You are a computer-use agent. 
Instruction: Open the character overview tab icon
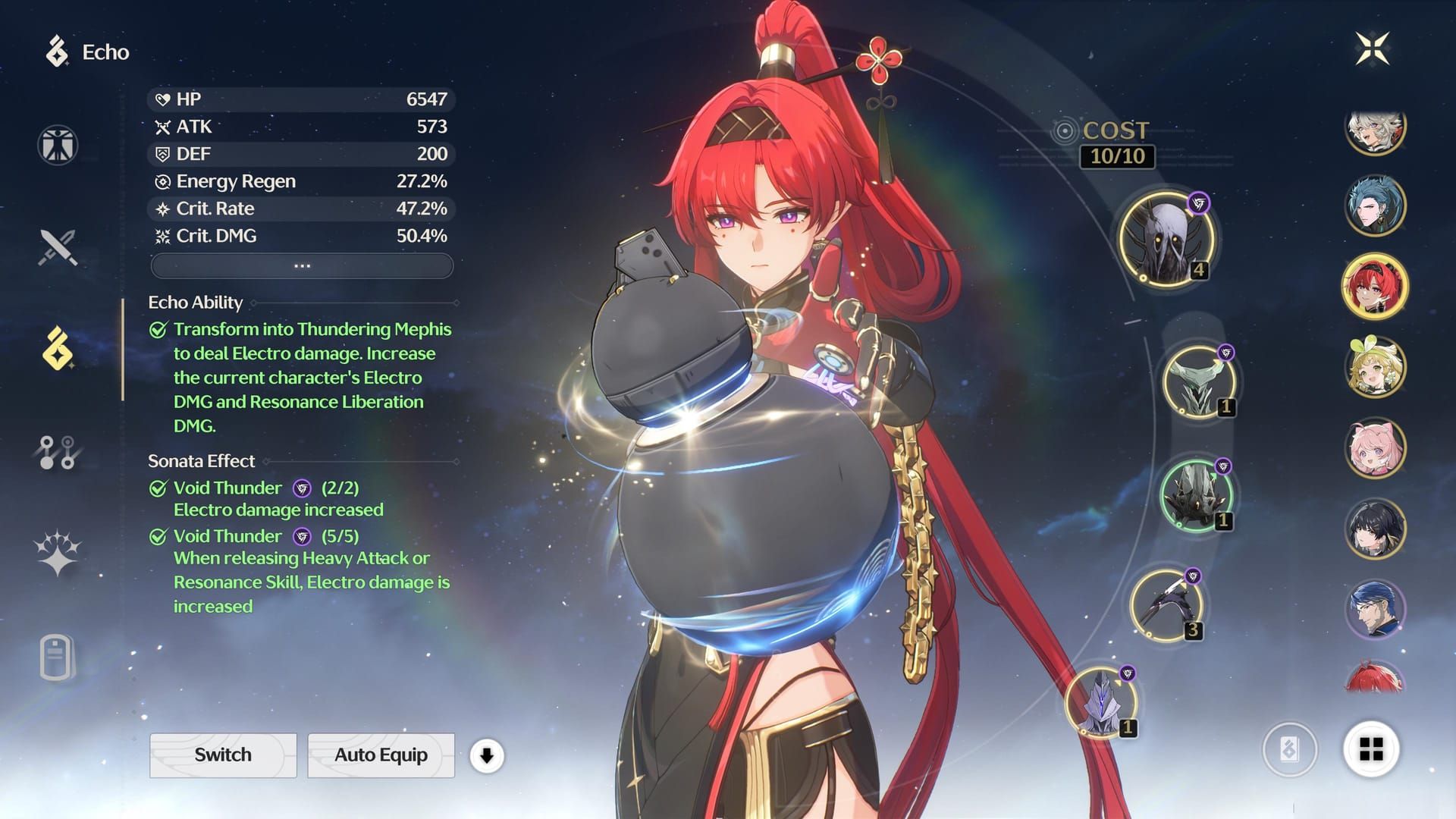[58, 145]
